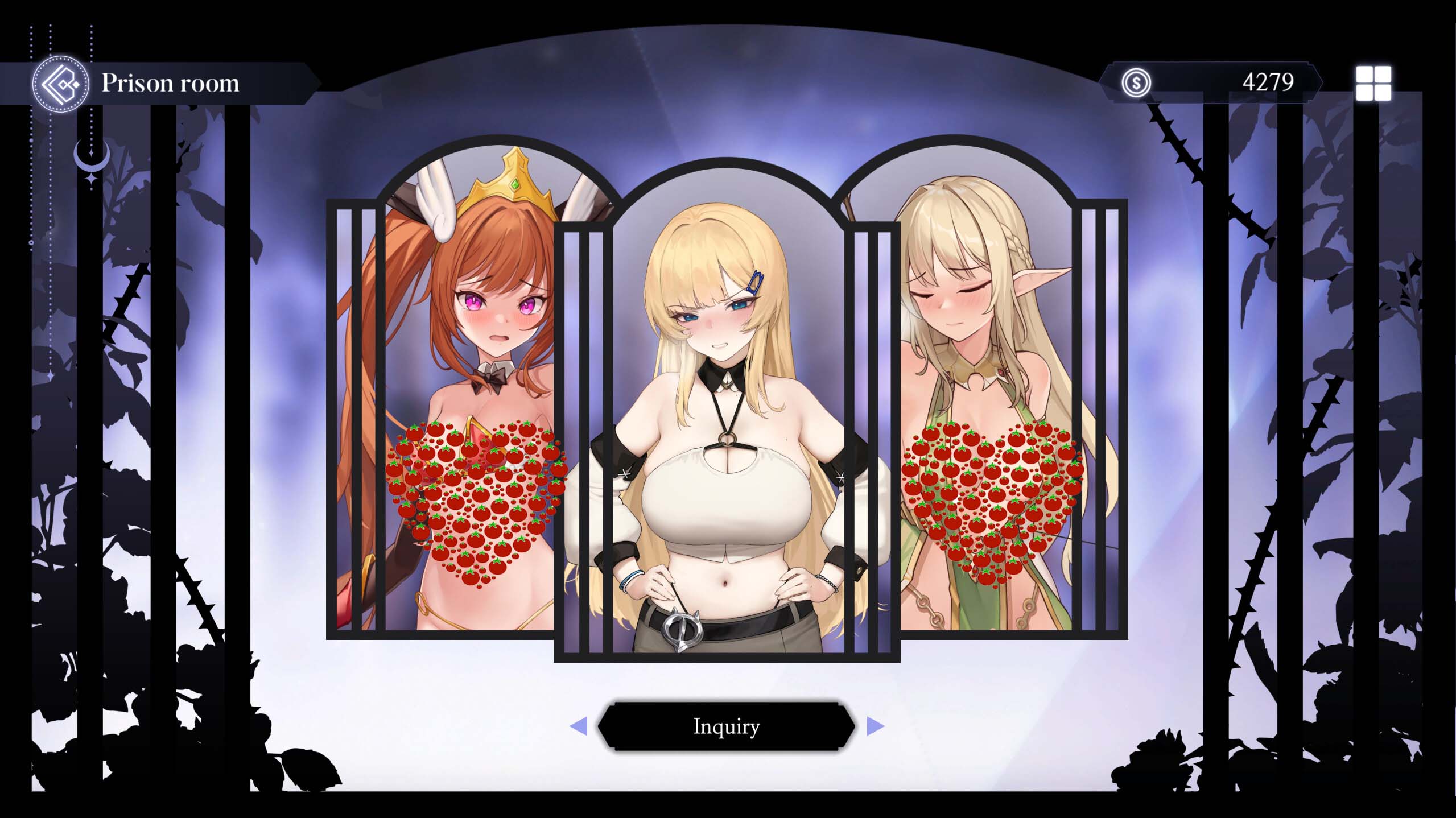
Task: Select the previous action with left arrow
Action: pyautogui.click(x=578, y=726)
